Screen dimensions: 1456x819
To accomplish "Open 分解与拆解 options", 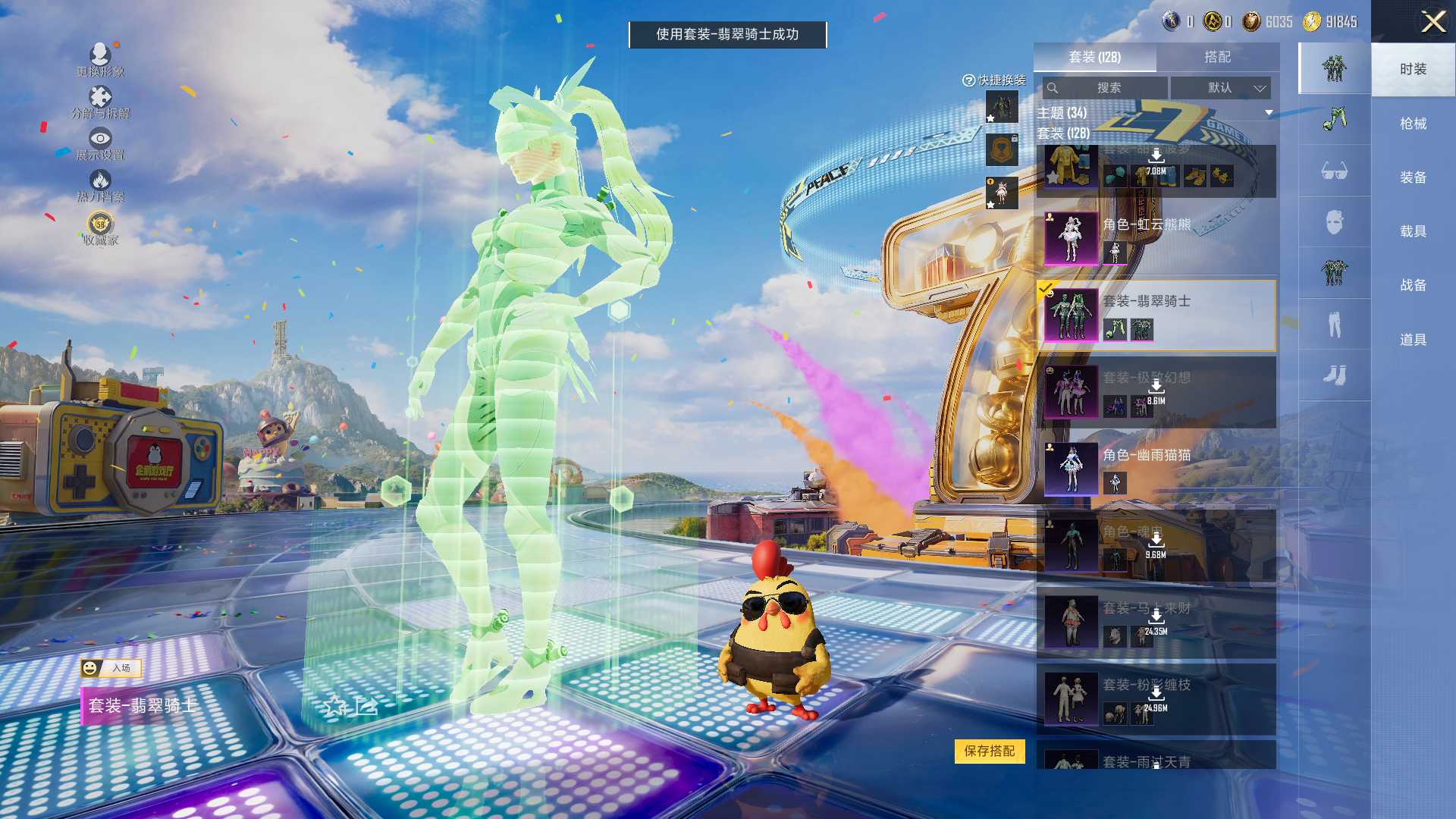I will [100, 102].
